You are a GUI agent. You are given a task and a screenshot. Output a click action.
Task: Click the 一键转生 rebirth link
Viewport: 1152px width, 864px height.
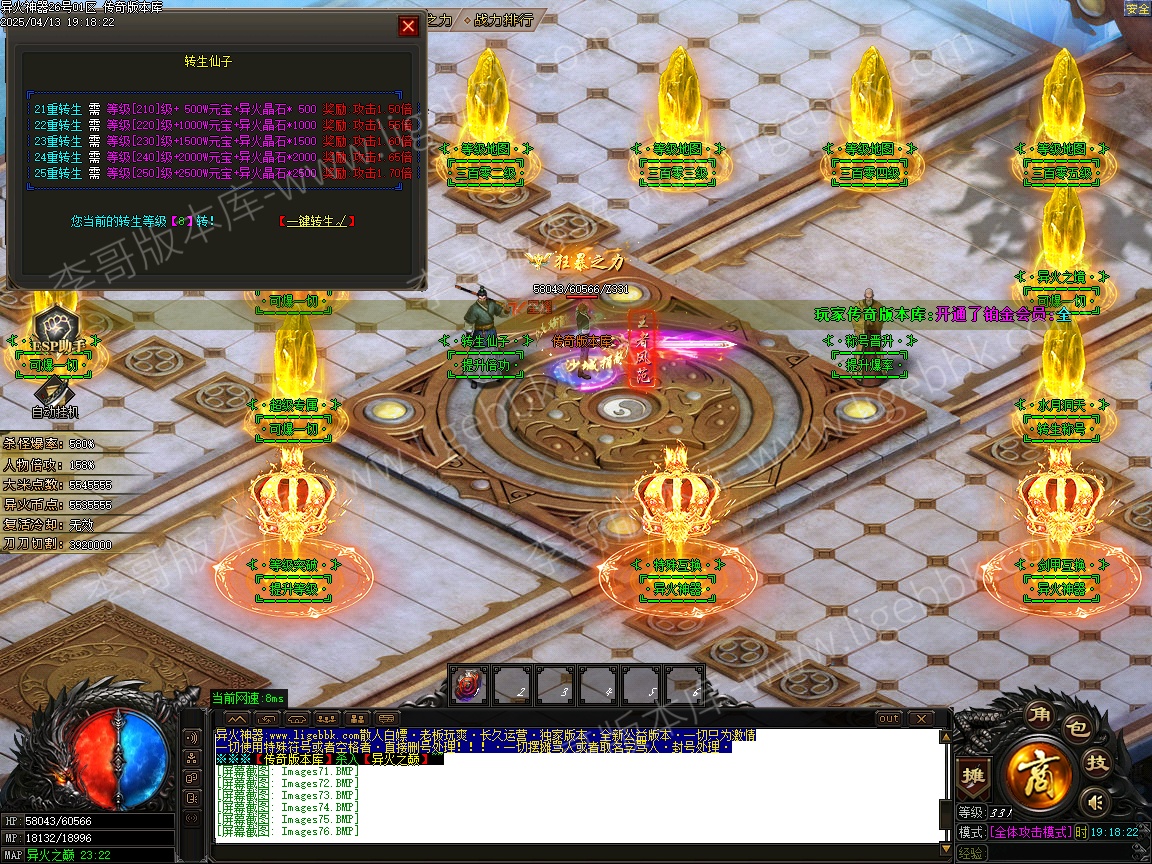coord(317,221)
